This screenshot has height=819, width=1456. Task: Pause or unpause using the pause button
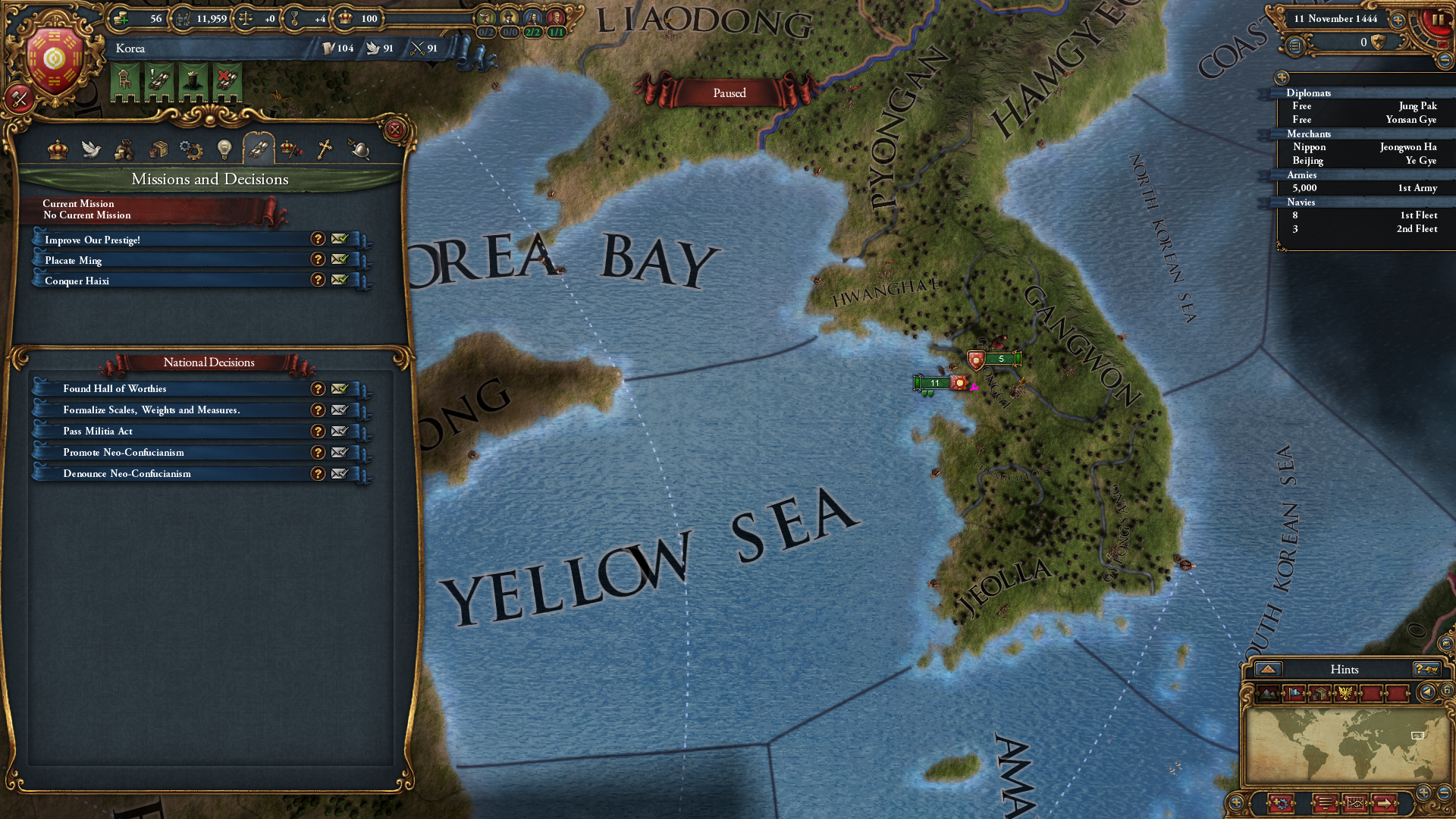(1438, 20)
